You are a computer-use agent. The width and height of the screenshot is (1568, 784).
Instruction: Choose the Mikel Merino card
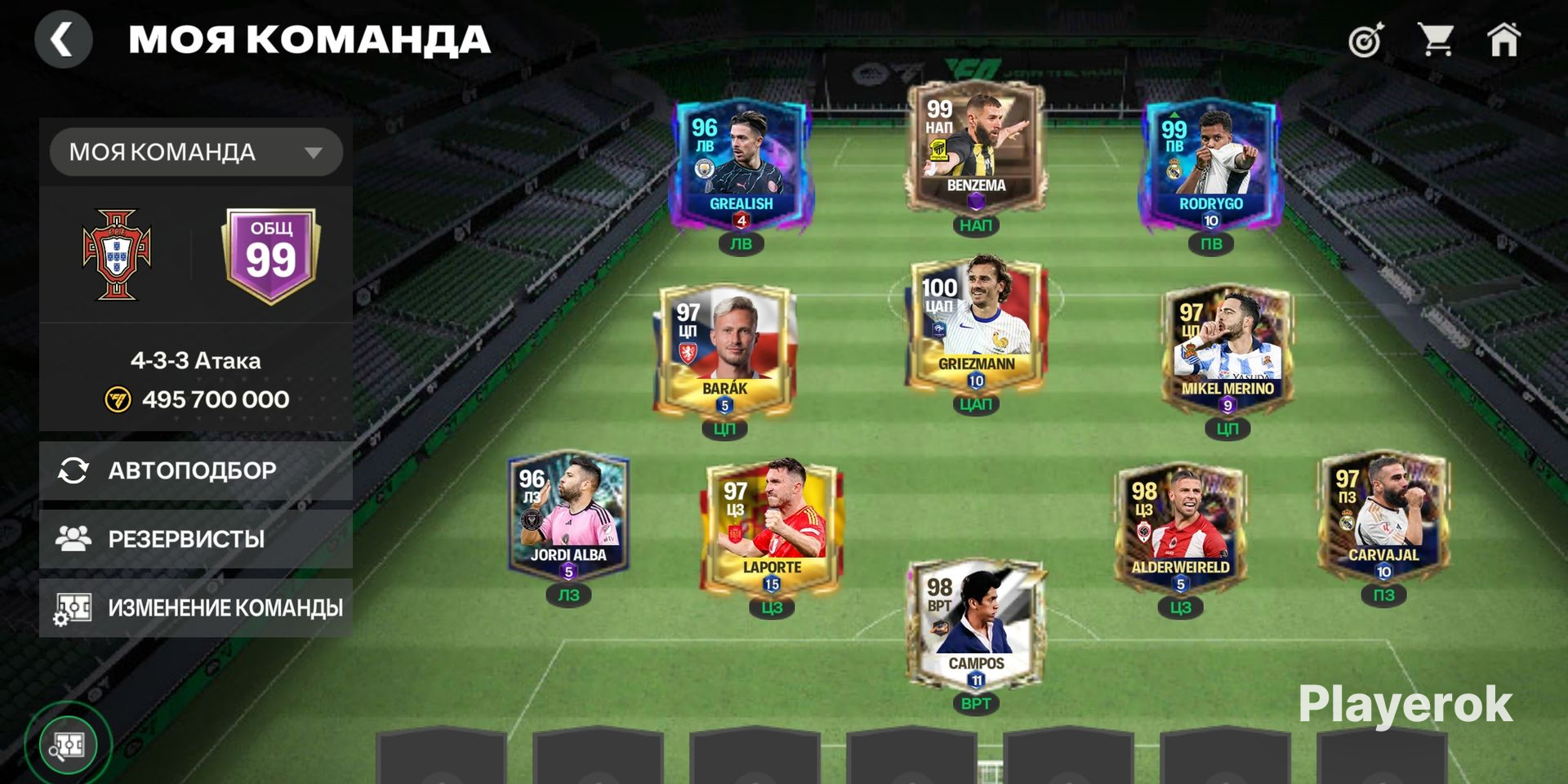click(x=1227, y=347)
